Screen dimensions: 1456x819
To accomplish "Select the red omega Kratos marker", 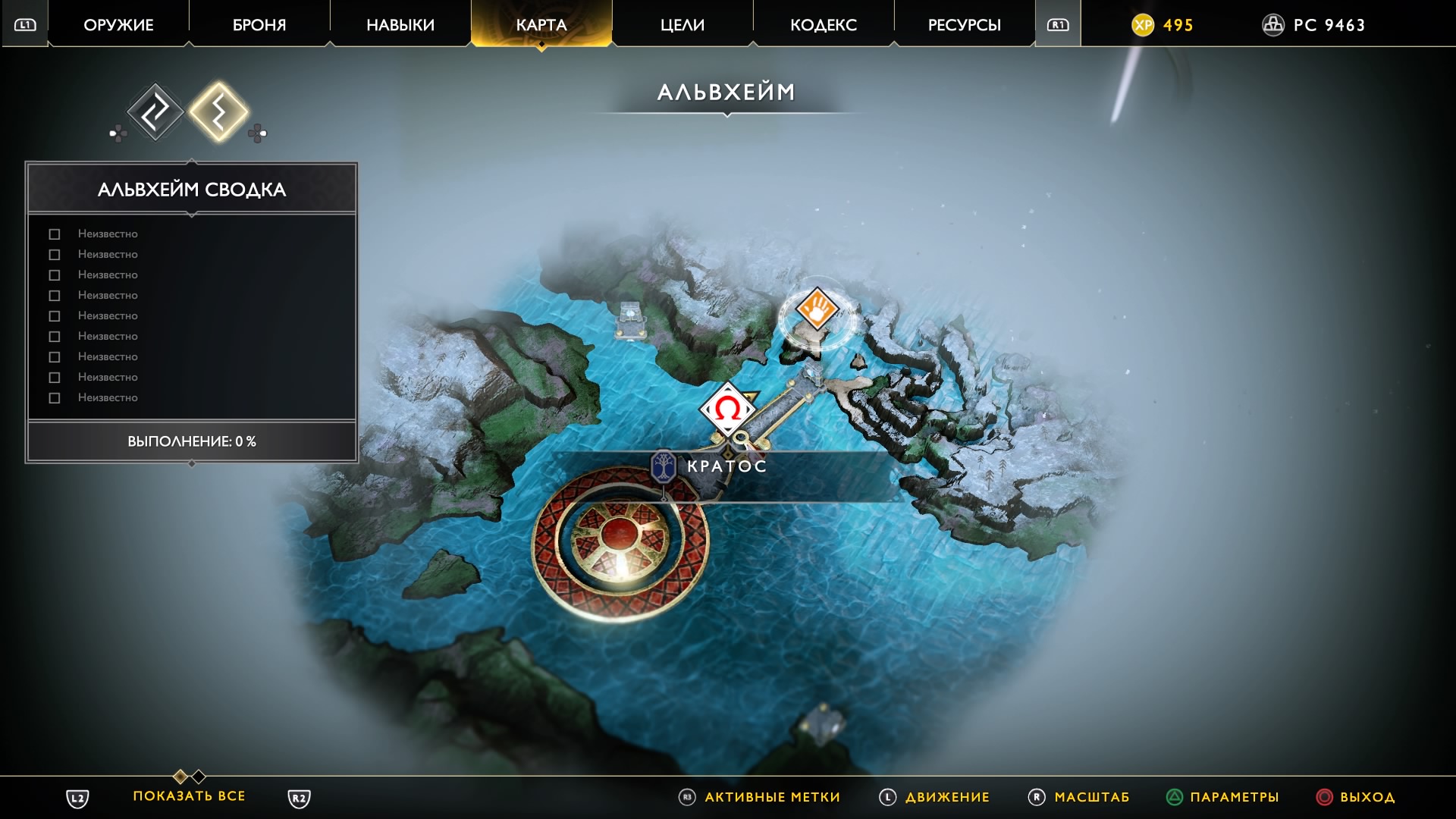I will click(727, 409).
